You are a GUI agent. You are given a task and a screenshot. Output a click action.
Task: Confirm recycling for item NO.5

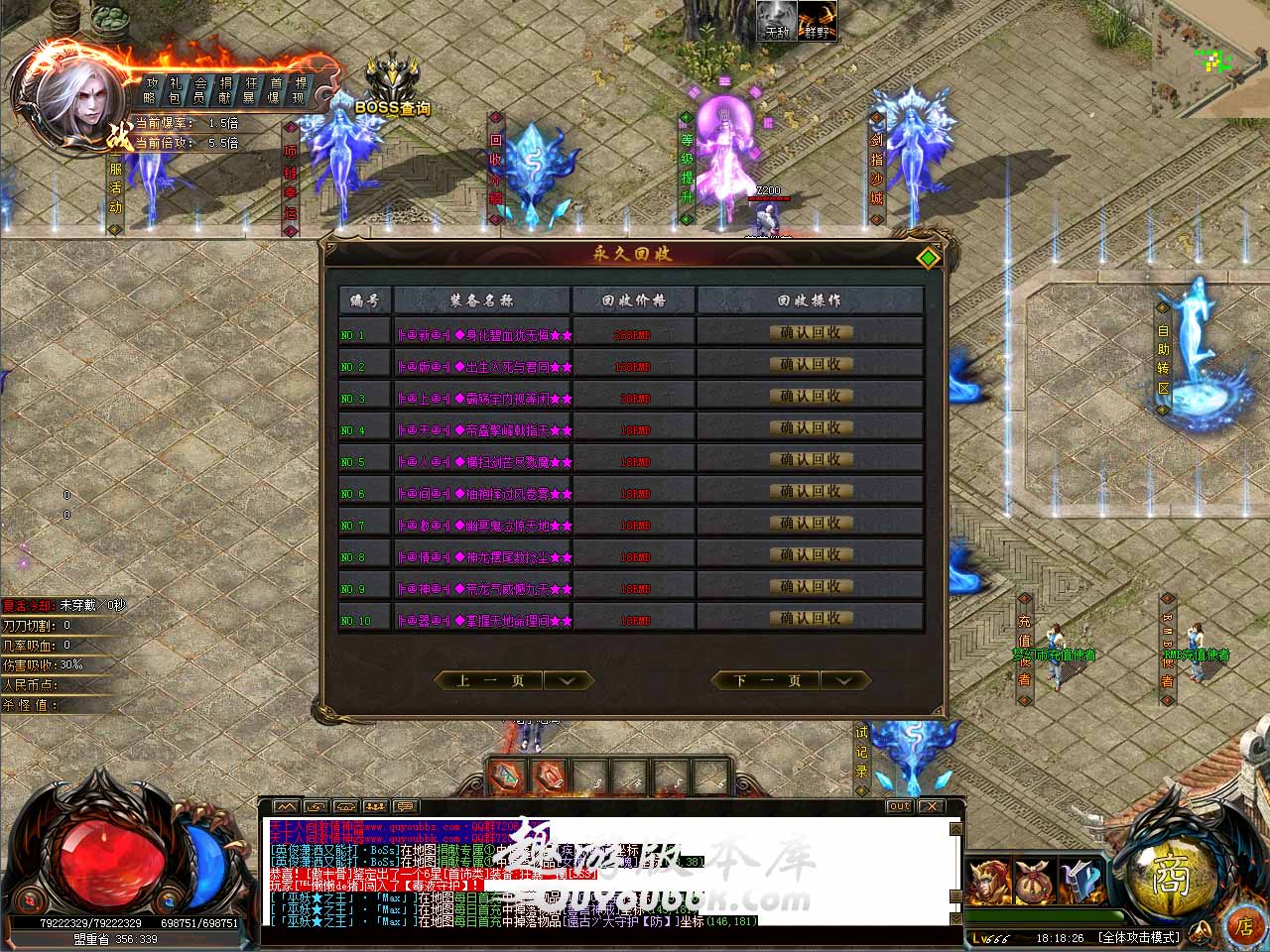[x=810, y=460]
